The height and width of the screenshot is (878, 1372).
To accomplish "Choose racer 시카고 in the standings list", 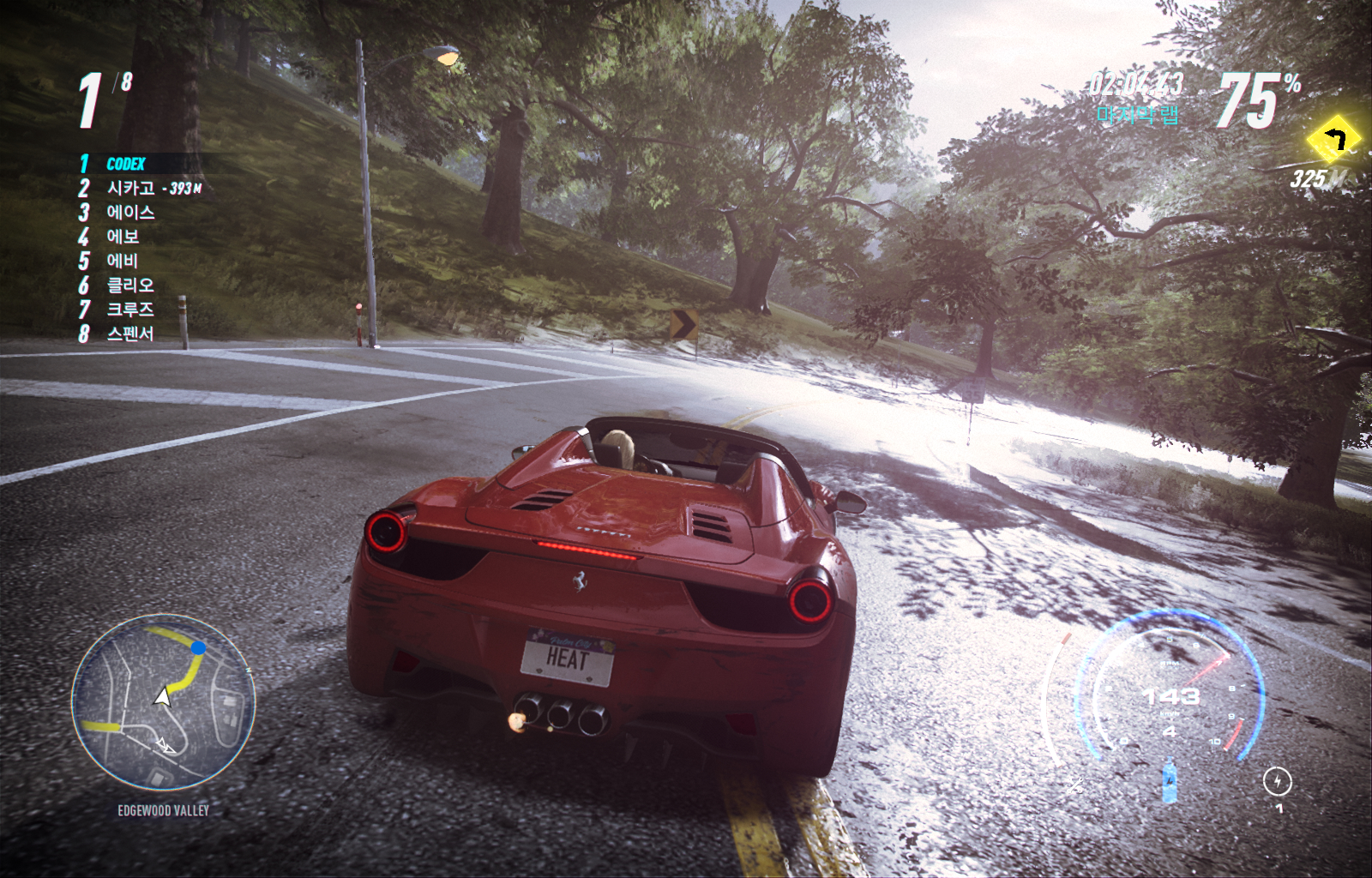I will click(x=130, y=188).
